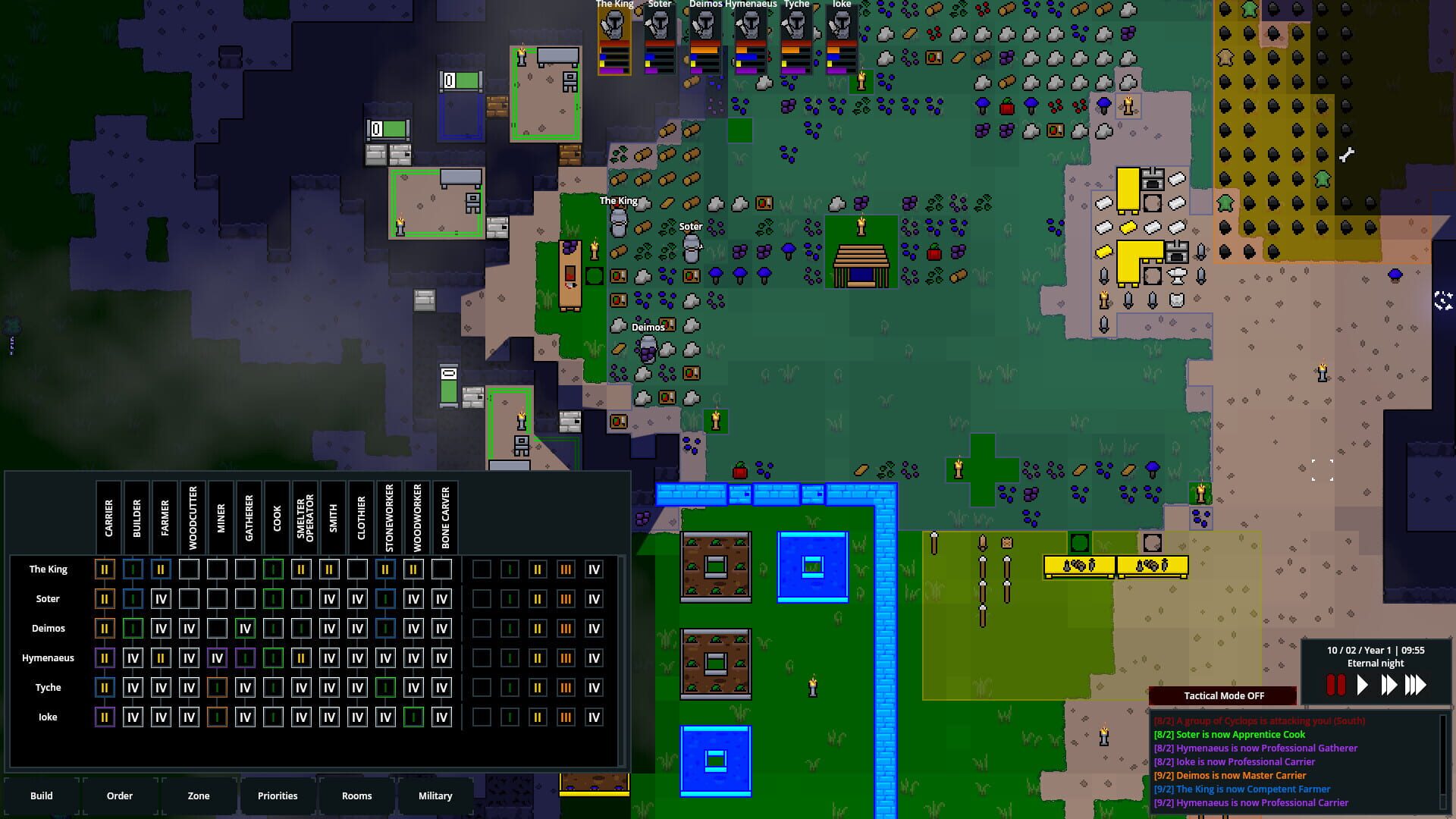This screenshot has width=1456, height=819.
Task: Open the Build menu
Action: click(42, 795)
